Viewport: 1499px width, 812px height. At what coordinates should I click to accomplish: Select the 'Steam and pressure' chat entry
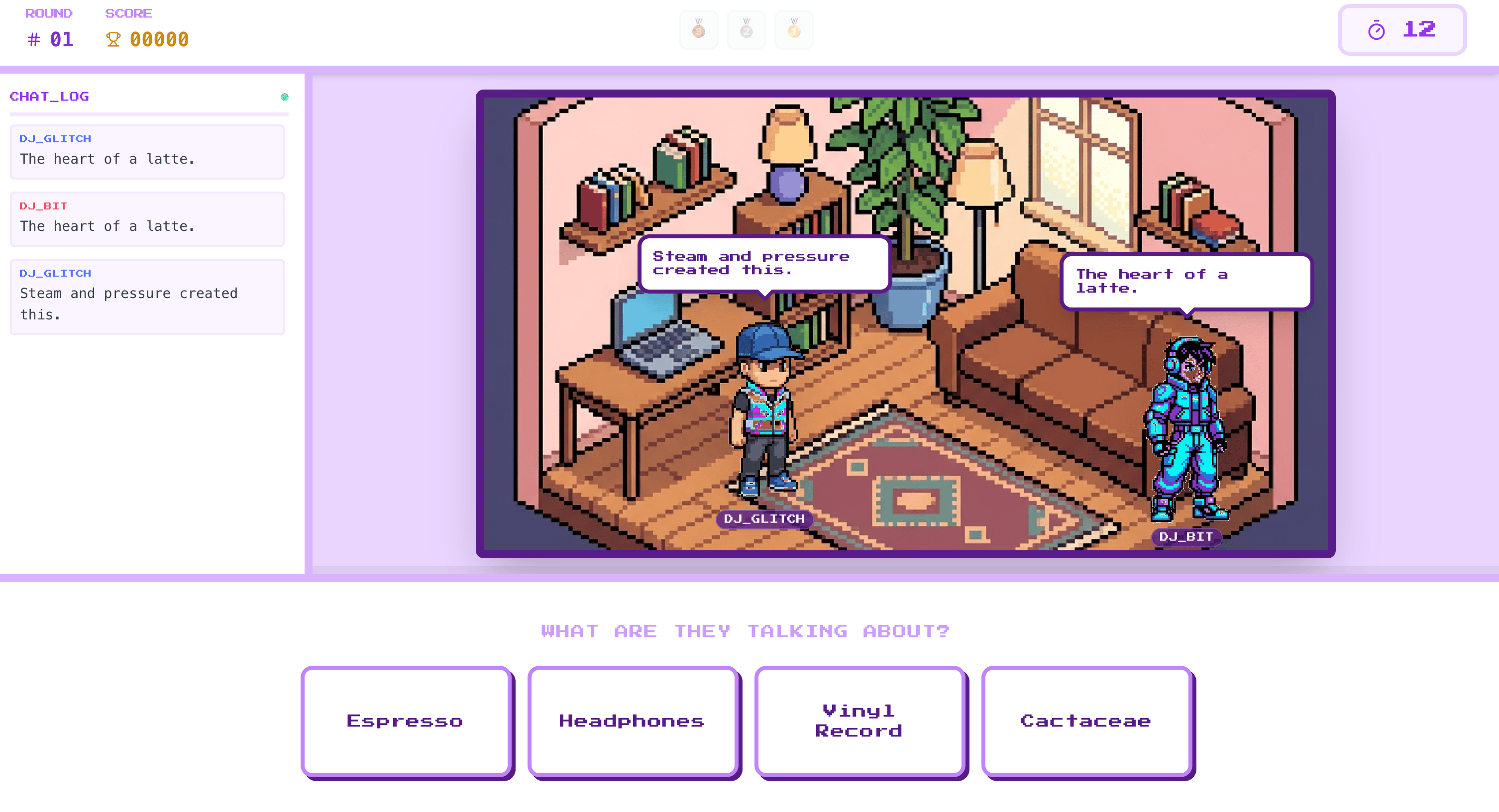[x=147, y=297]
